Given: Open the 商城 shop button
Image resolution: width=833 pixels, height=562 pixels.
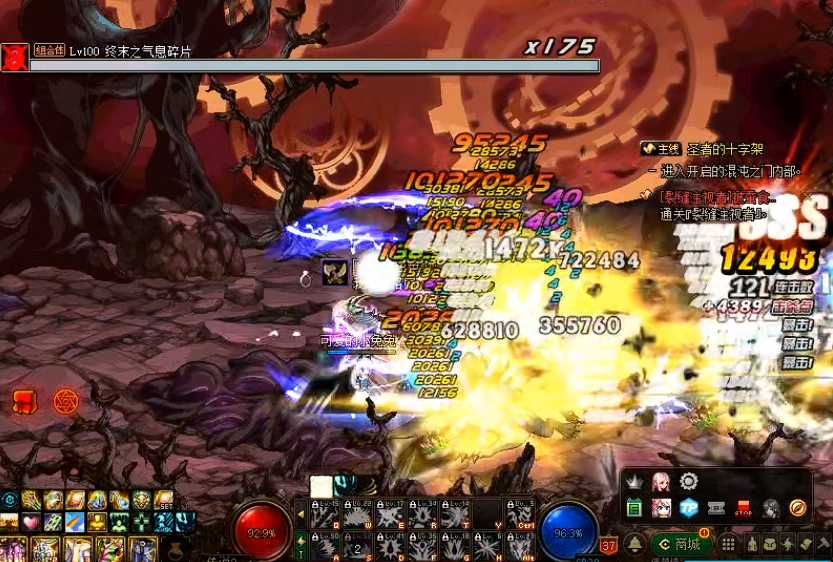Looking at the screenshot, I should [680, 544].
